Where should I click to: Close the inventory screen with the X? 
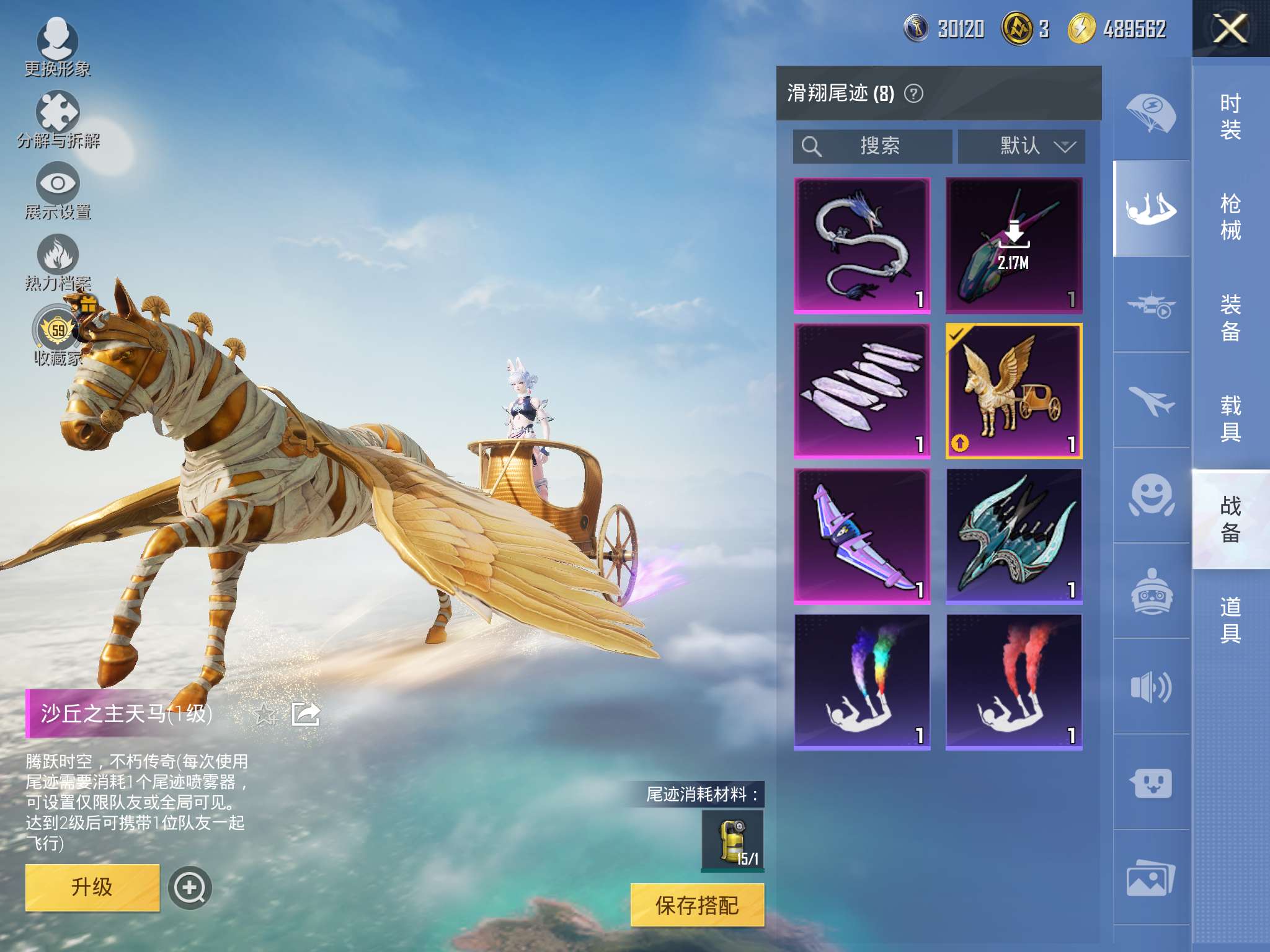(x=1230, y=29)
